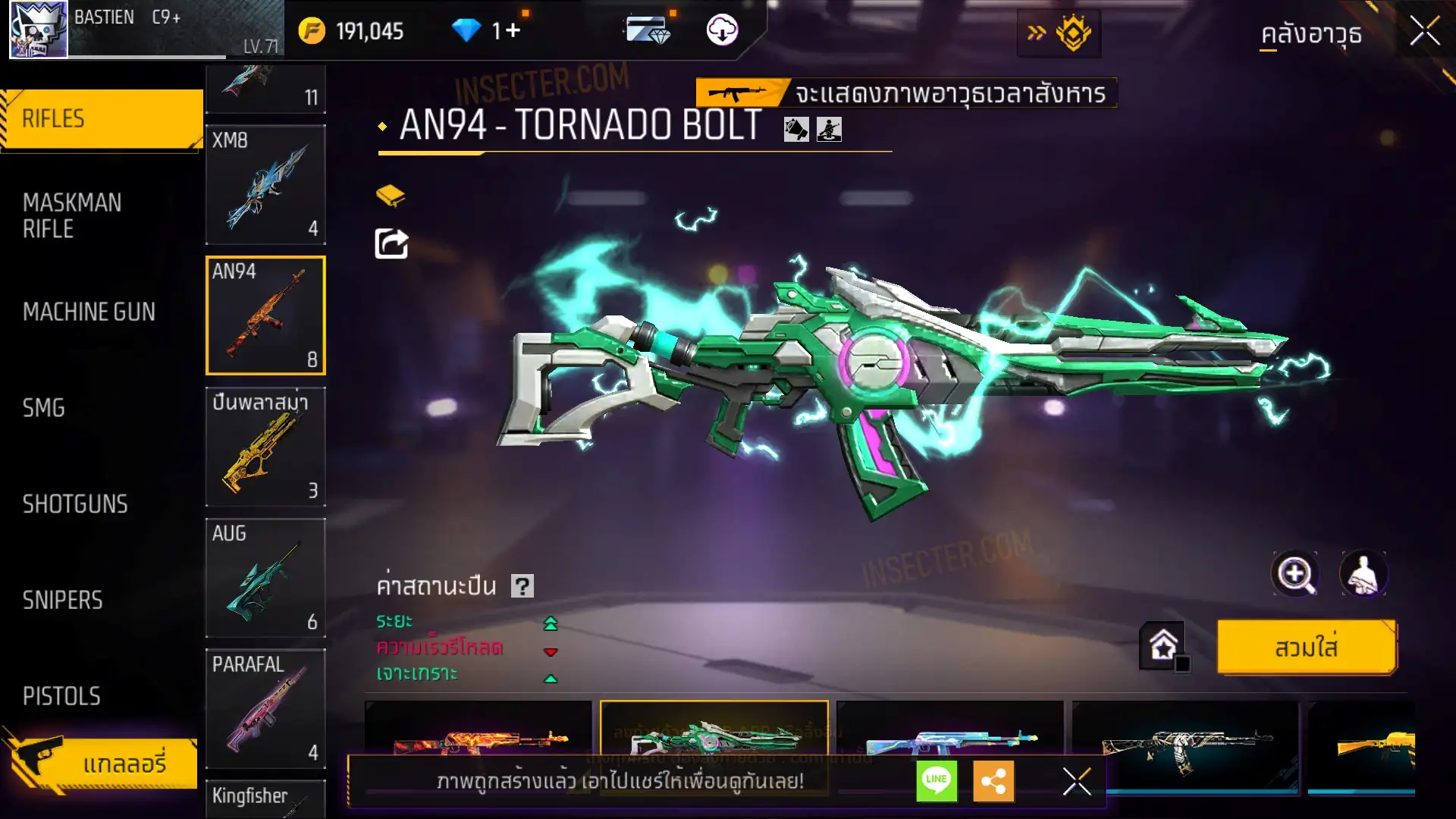
Task: Select the RIFLES weapon category
Action: pyautogui.click(x=102, y=119)
